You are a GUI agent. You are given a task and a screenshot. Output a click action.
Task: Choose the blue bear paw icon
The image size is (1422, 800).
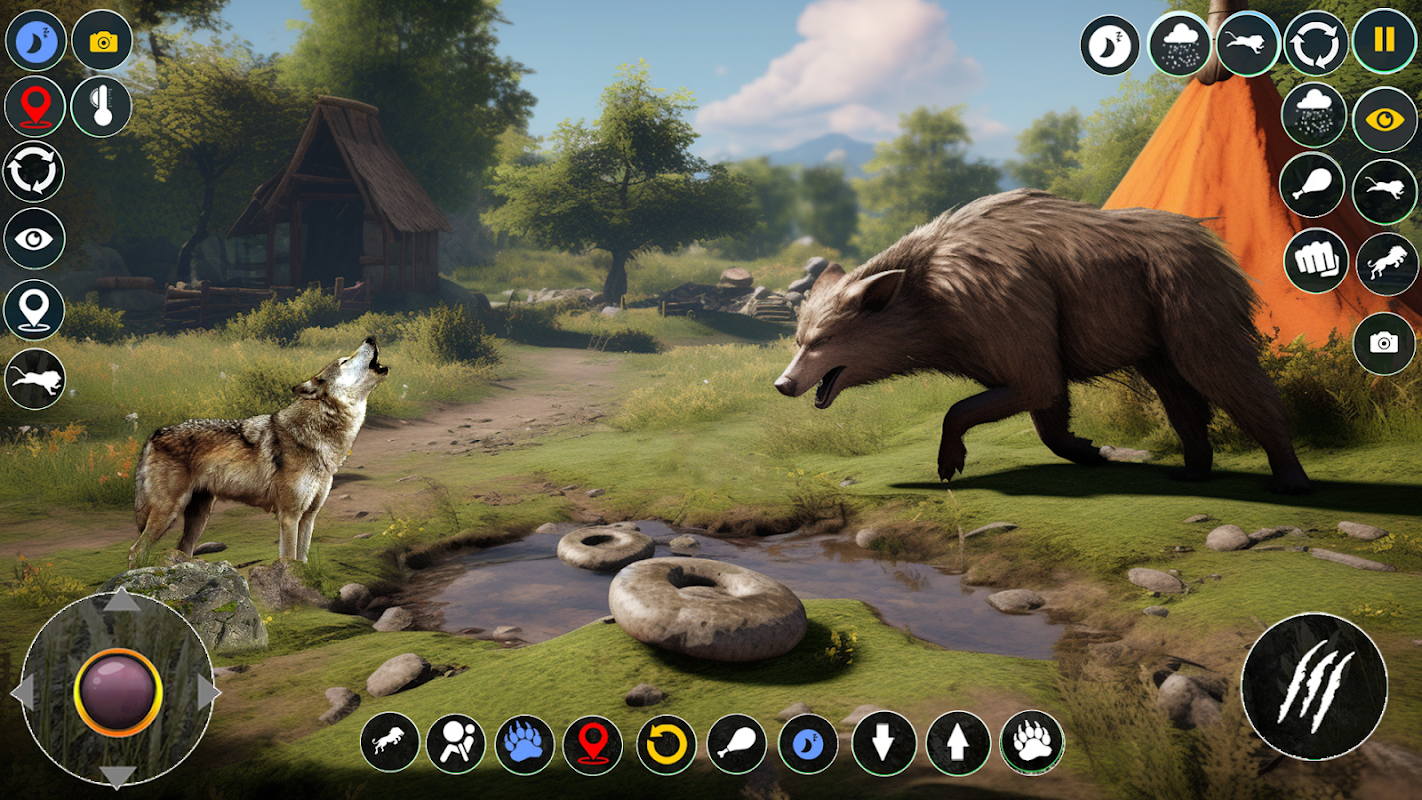coord(524,744)
